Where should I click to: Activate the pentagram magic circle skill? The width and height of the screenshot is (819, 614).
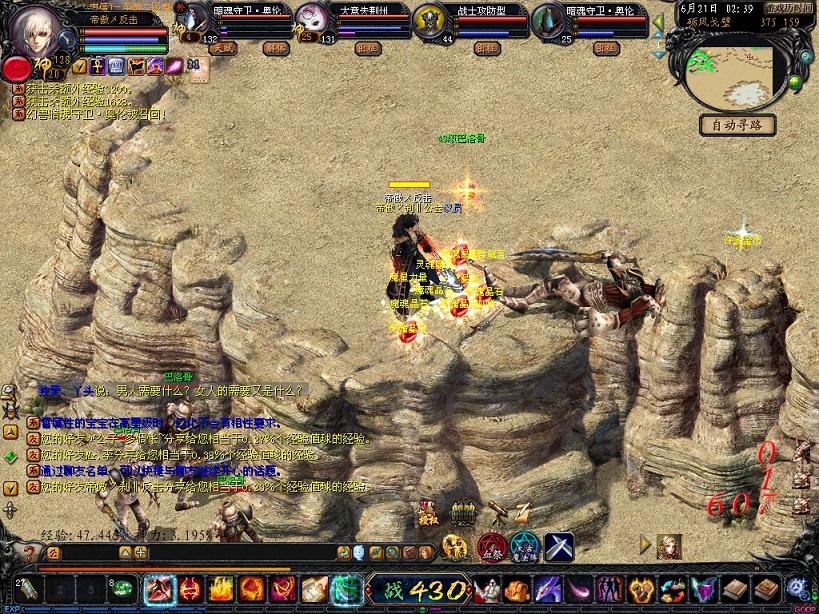pyautogui.click(x=525, y=546)
